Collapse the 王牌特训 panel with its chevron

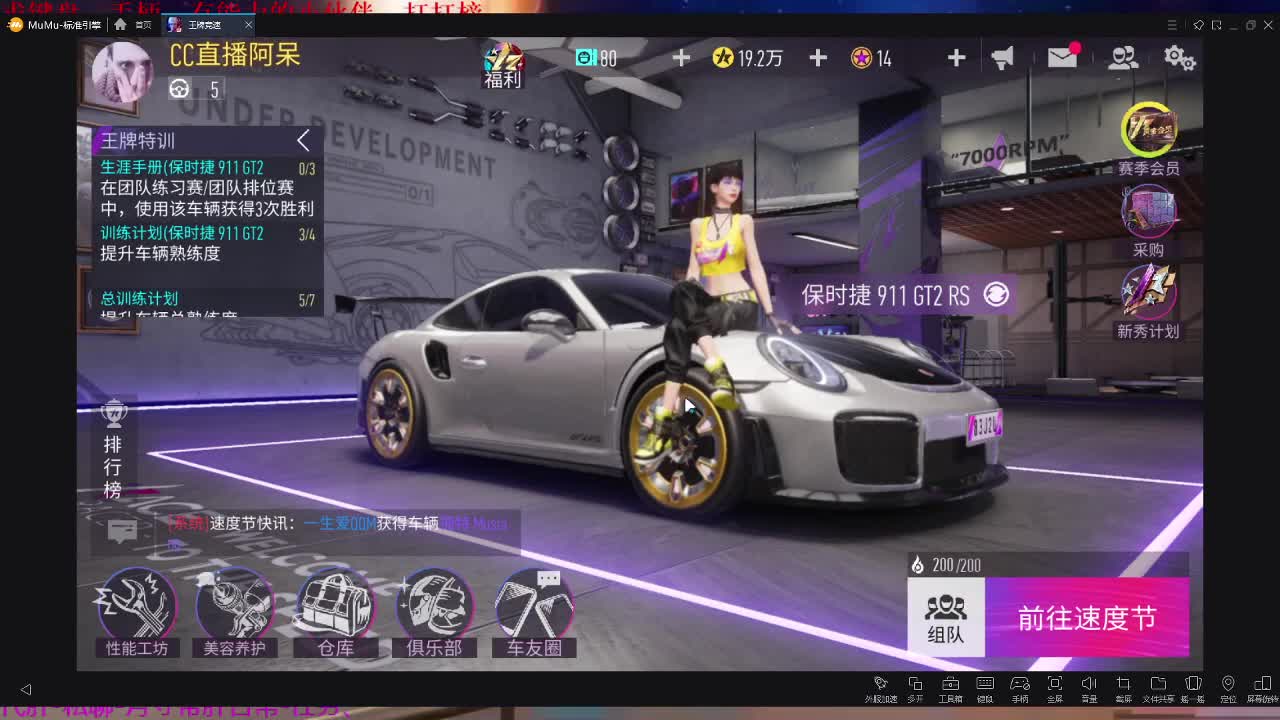pyautogui.click(x=303, y=141)
